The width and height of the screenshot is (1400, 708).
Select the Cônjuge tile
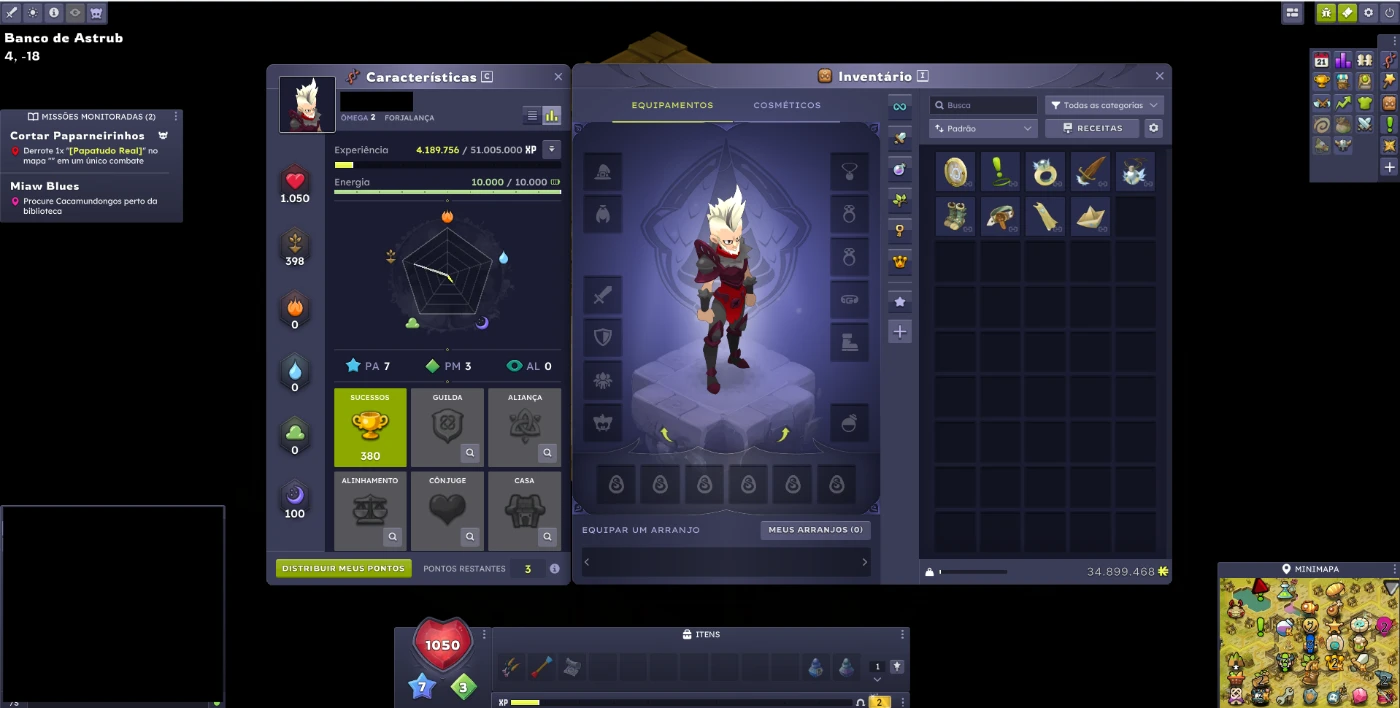pyautogui.click(x=447, y=510)
